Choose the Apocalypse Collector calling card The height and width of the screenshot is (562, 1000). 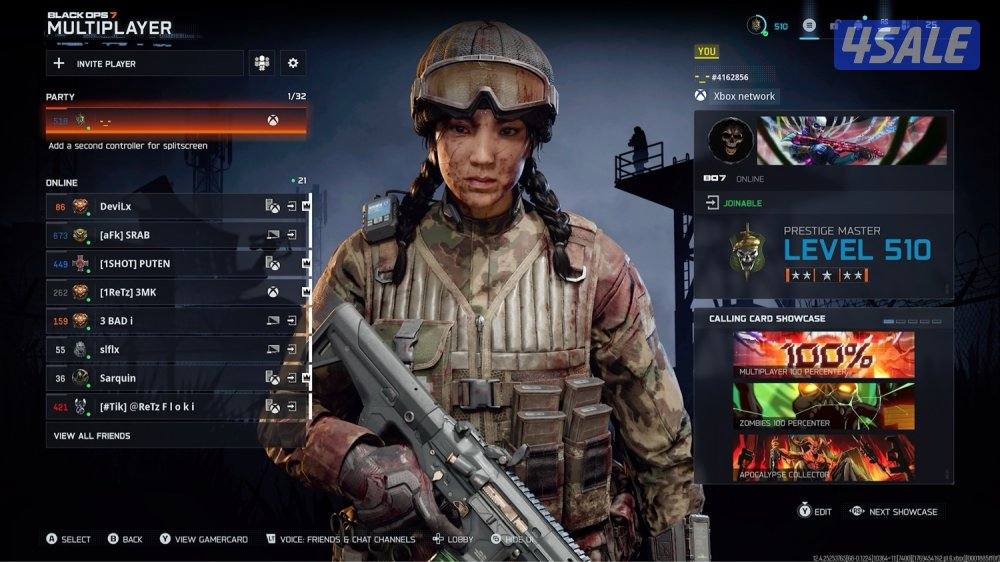click(823, 455)
